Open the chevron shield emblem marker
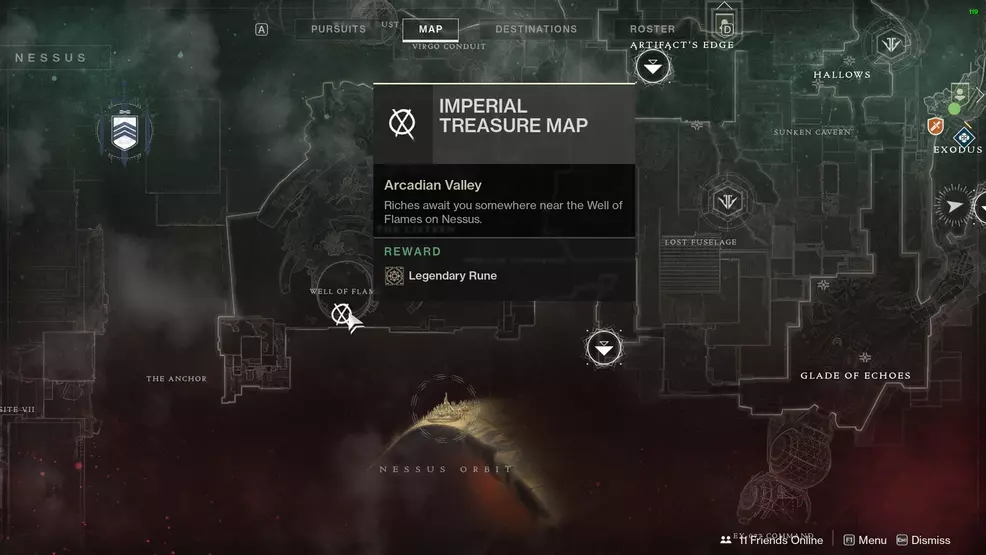 coord(124,133)
